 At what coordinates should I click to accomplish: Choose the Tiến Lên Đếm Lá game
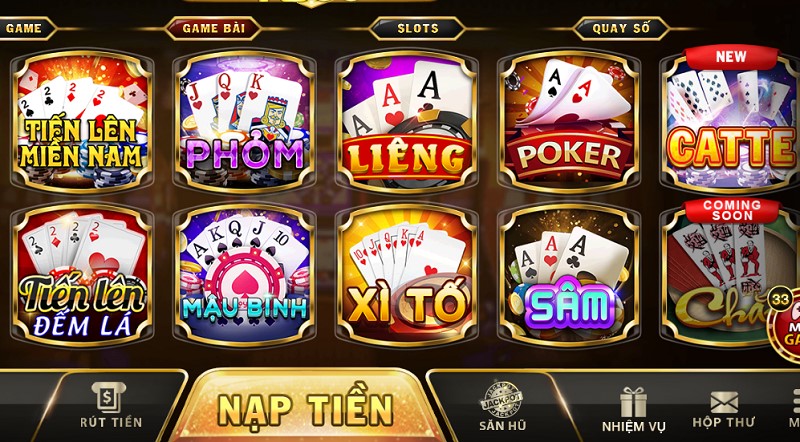(81, 270)
